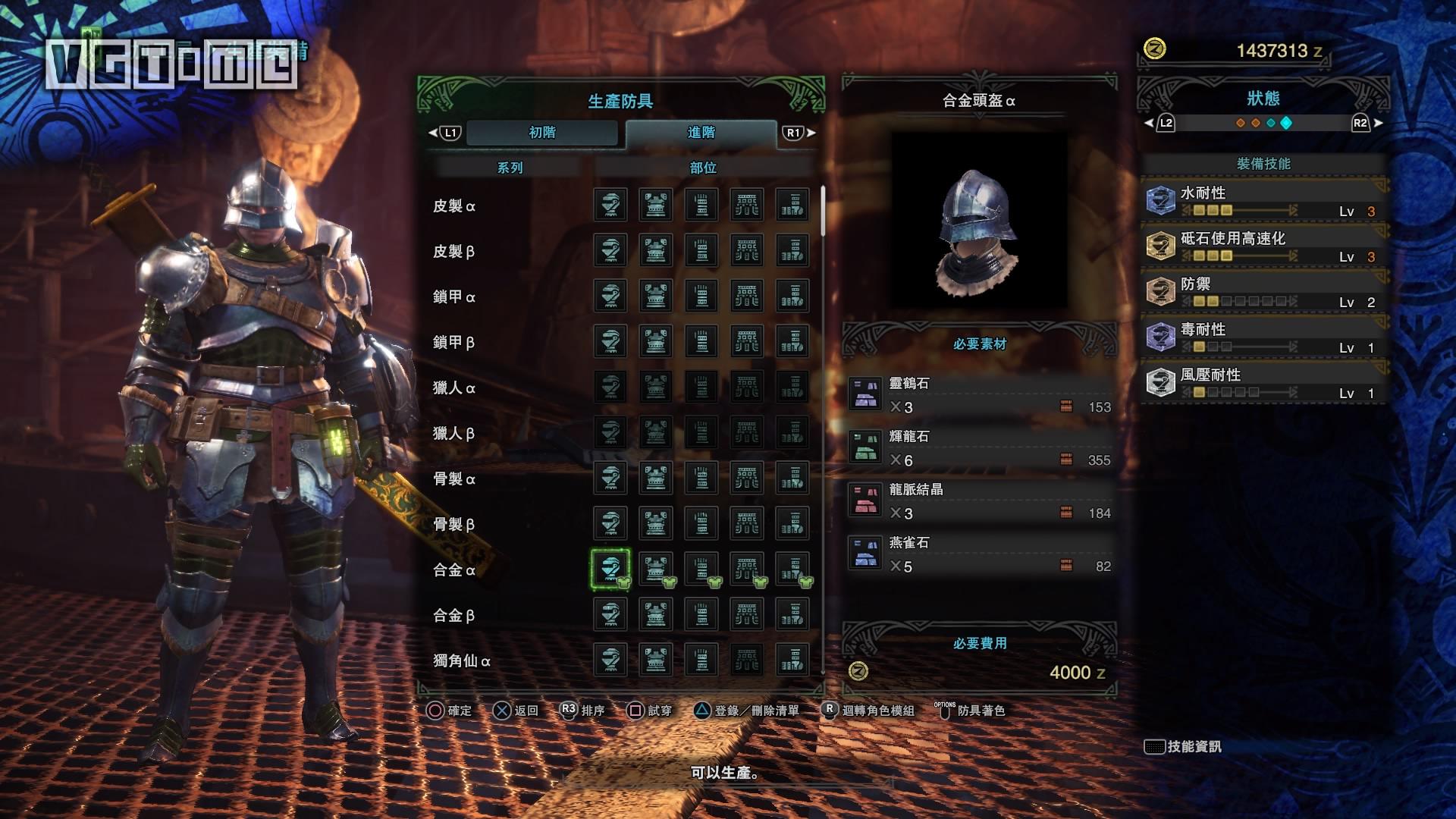Open the 風壓耐性 skill entry
This screenshot has width=1456, height=819.
click(1263, 383)
